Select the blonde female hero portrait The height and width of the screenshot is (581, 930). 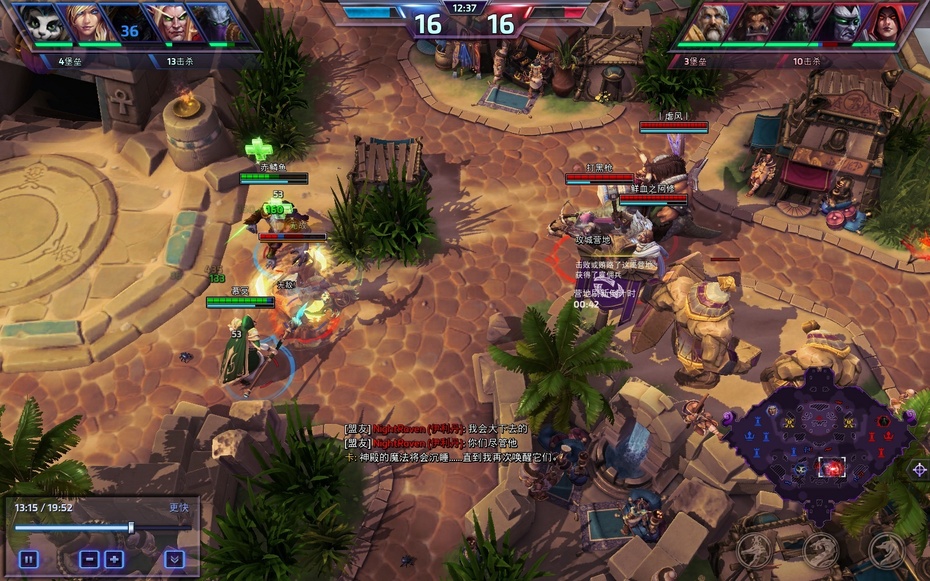[x=86, y=23]
